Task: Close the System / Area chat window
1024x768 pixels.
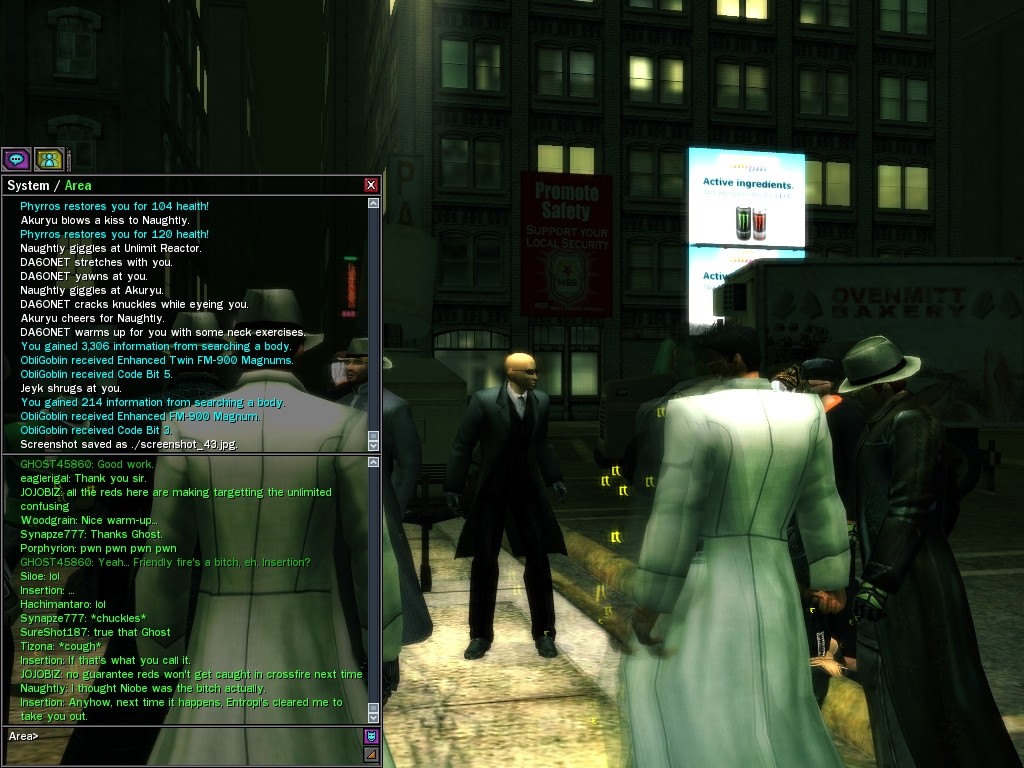Action: click(371, 185)
